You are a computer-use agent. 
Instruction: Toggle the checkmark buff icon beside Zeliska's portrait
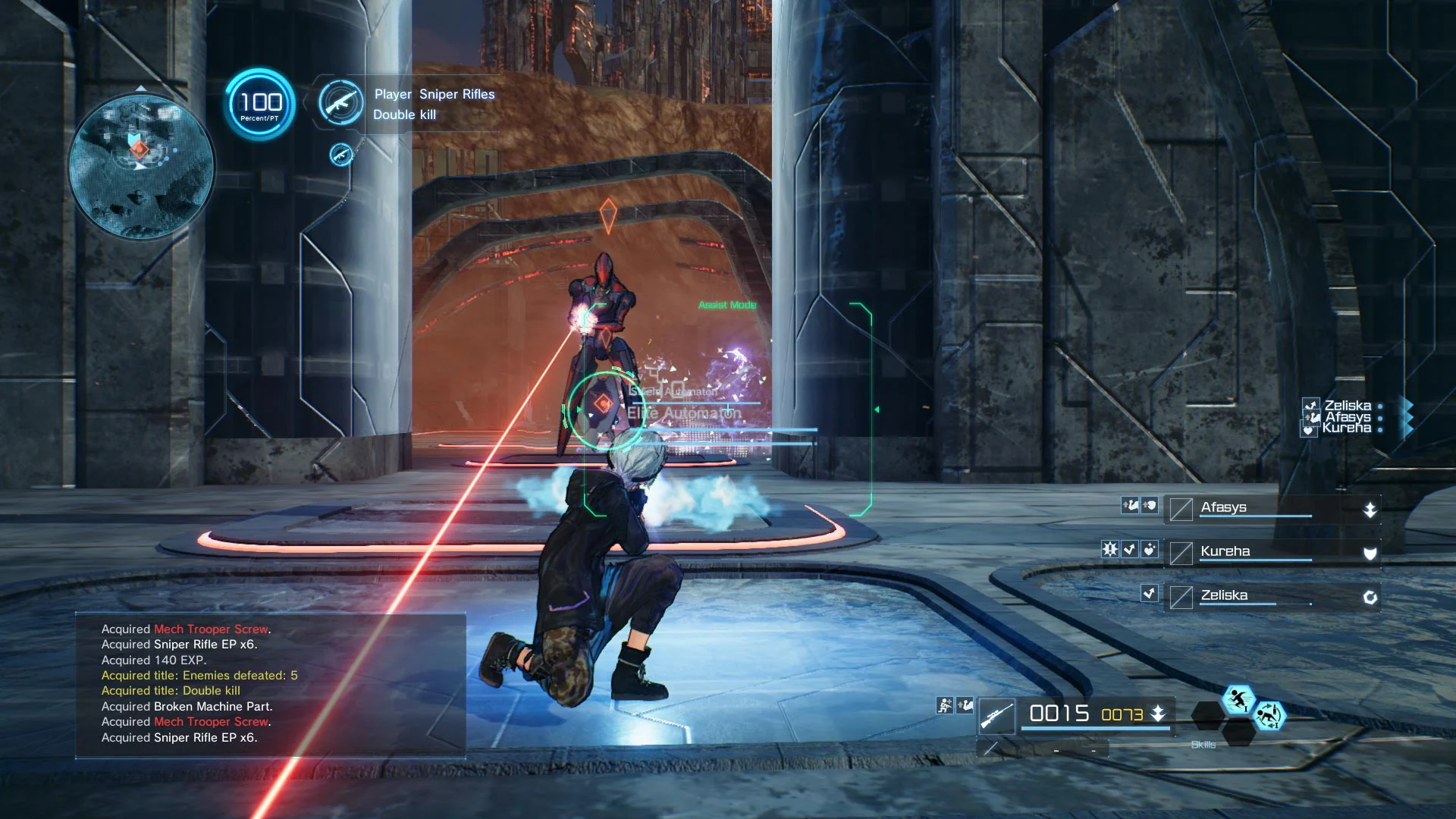[x=1149, y=595]
